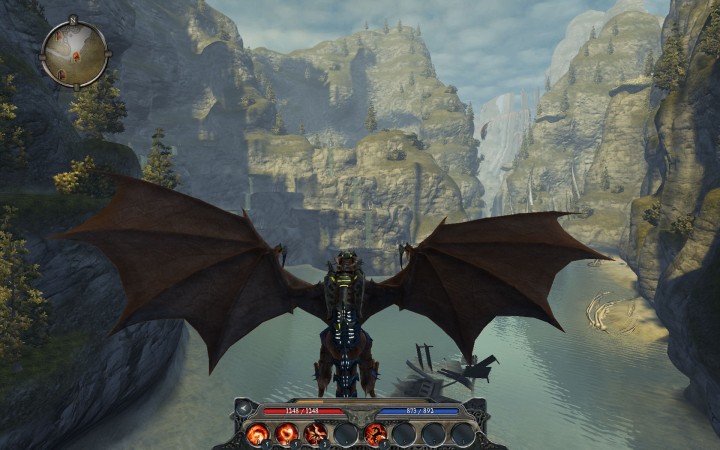Screen dimensions: 720x450
Task: Open the circular minimap
Action: [74, 53]
